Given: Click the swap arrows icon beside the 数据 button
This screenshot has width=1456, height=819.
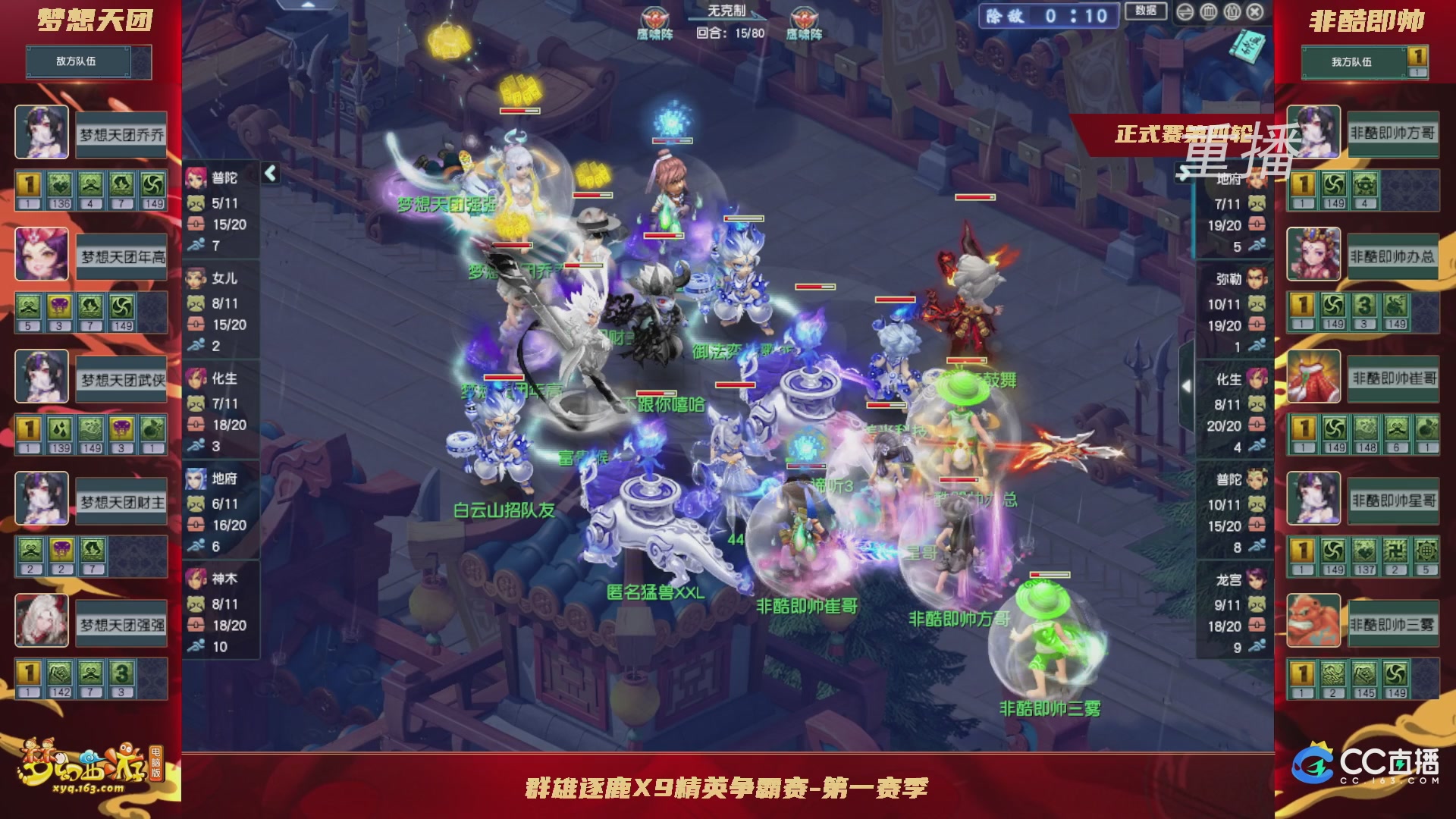Looking at the screenshot, I should pos(1185,12).
